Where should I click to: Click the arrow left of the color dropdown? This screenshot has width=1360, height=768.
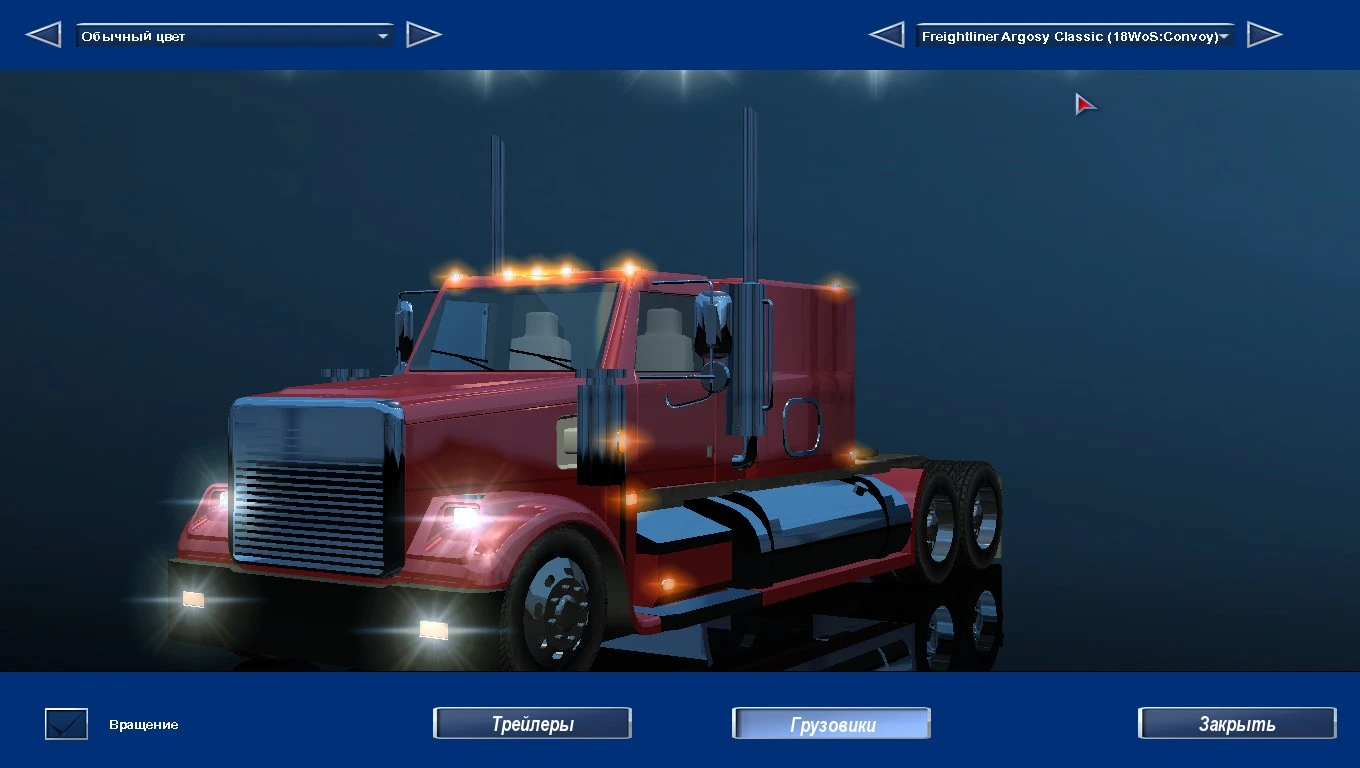click(44, 34)
